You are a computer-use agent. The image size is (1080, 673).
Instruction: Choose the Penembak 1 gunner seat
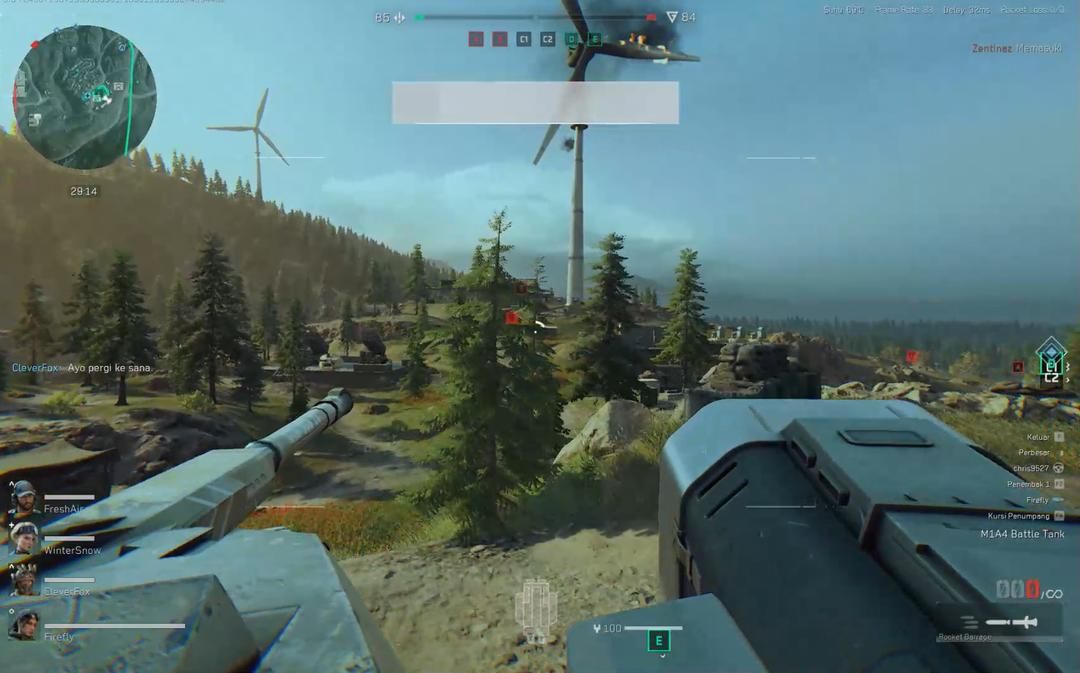[1033, 484]
